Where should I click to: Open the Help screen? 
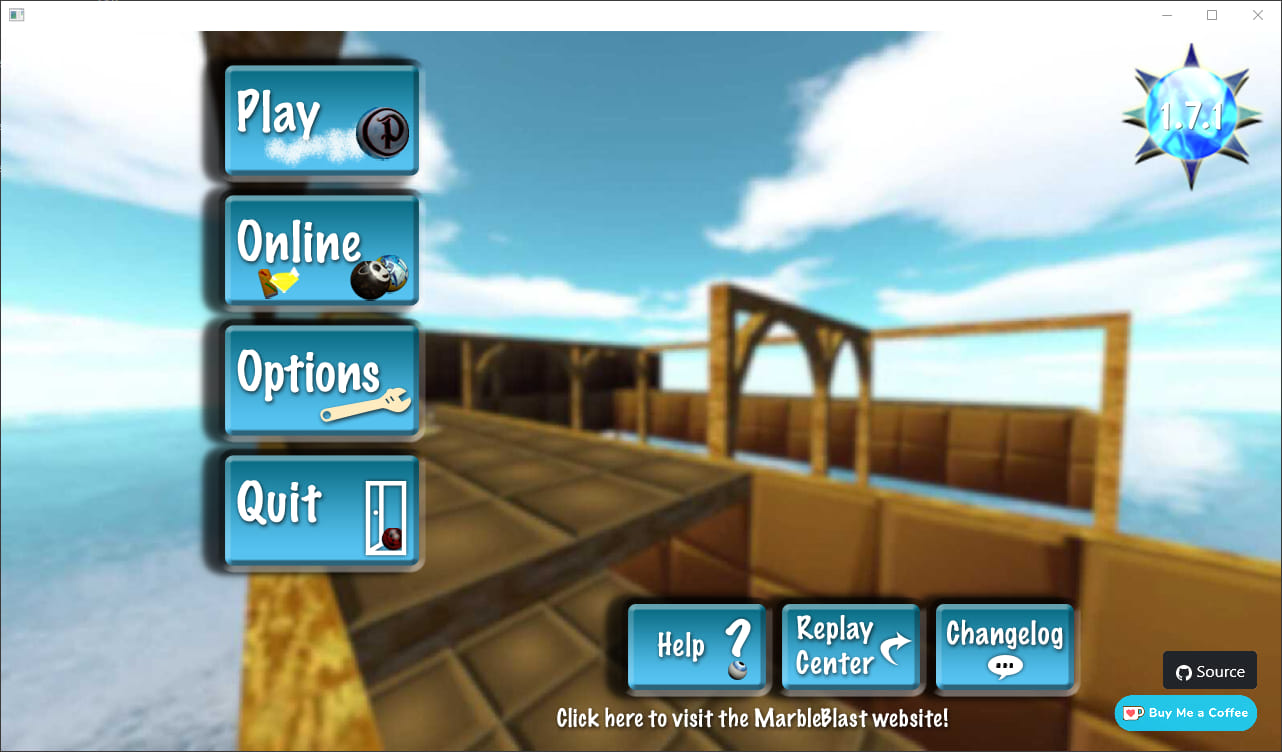(697, 645)
